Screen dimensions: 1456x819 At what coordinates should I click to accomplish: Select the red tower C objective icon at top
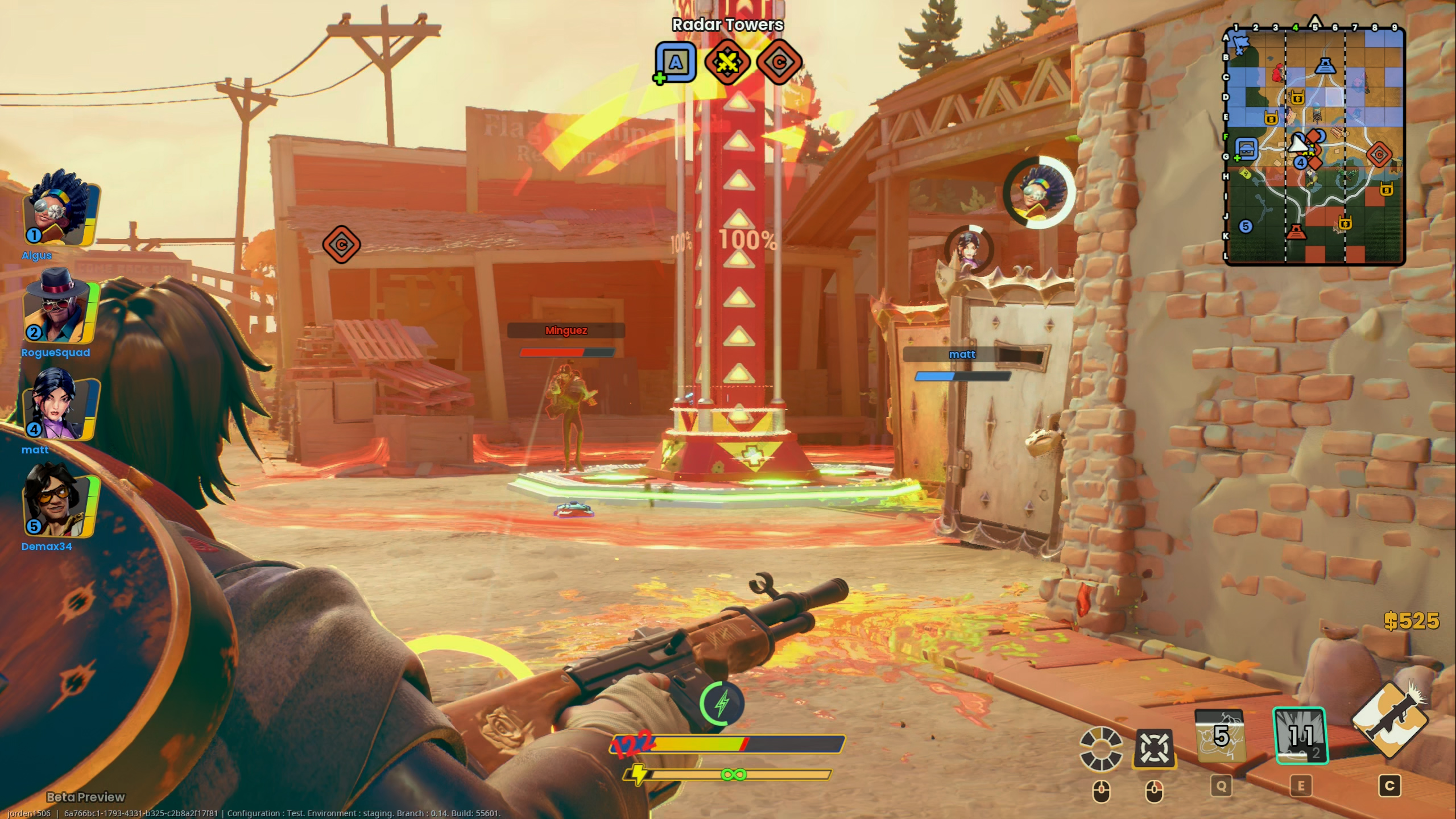click(x=779, y=62)
